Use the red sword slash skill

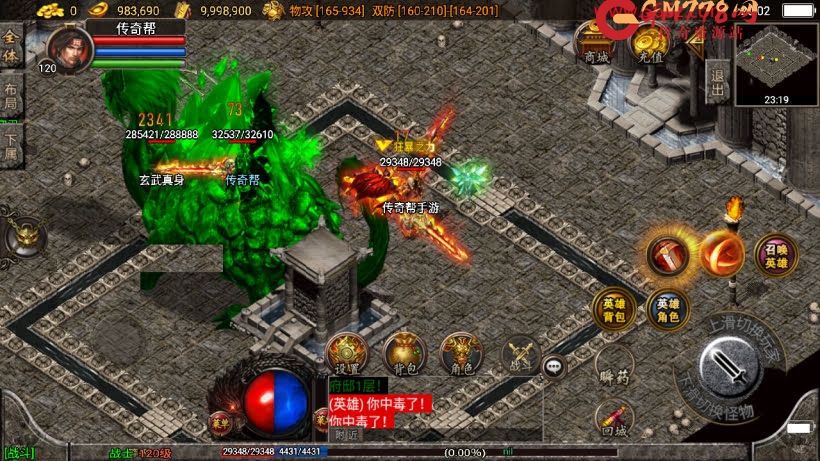click(x=667, y=255)
